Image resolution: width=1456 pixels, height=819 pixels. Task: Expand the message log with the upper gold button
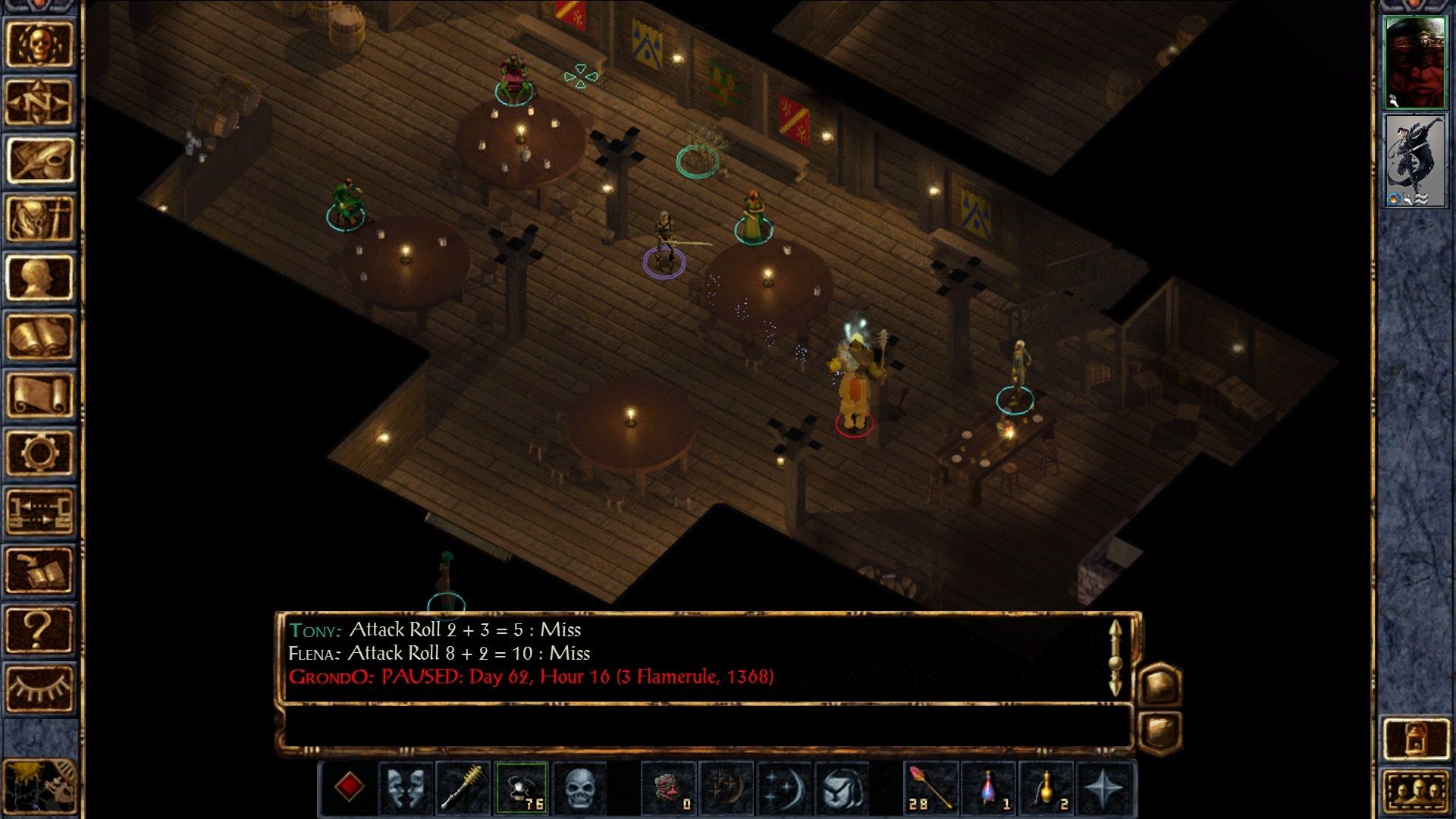1161,686
